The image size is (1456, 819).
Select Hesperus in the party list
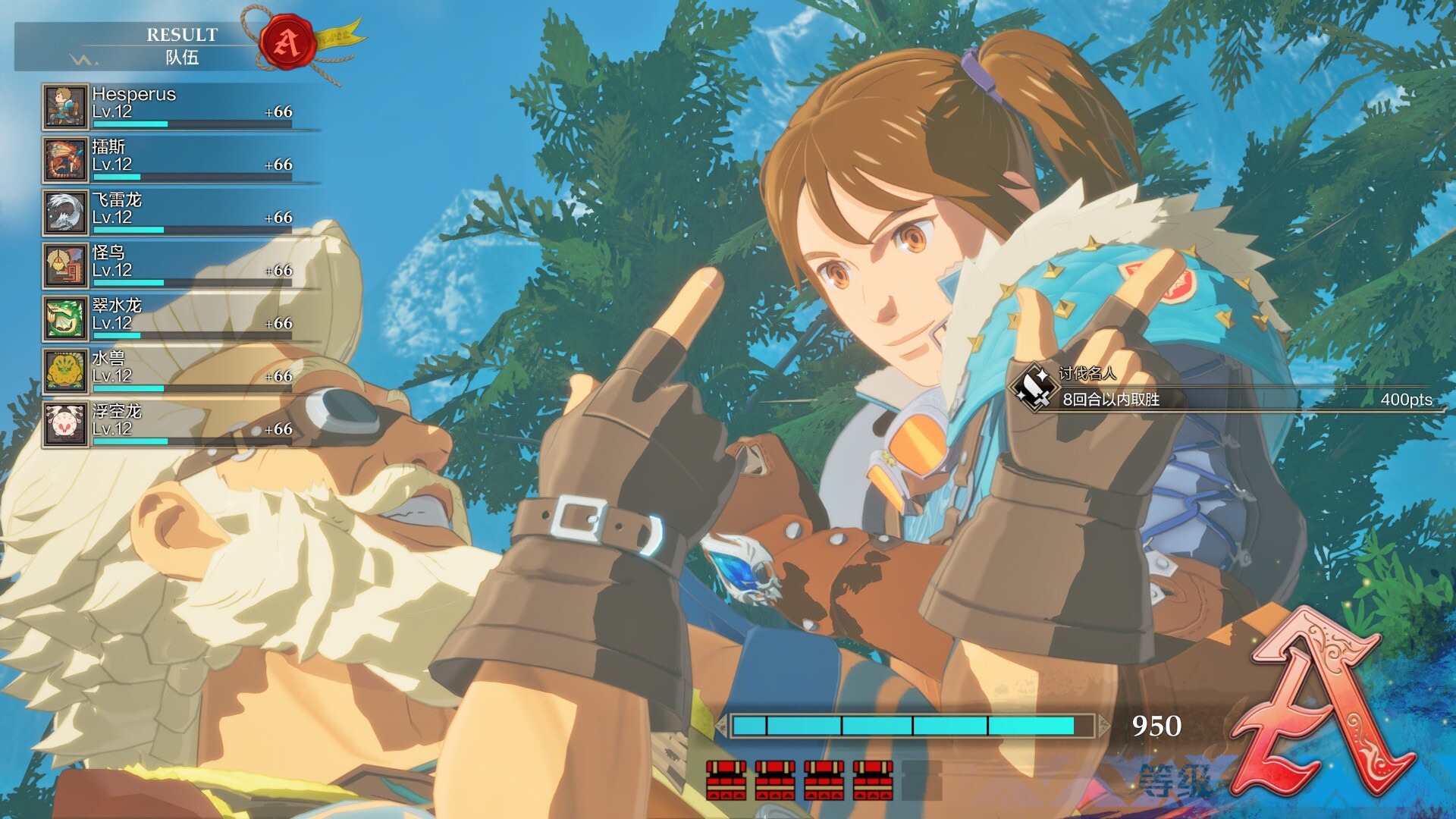180,106
